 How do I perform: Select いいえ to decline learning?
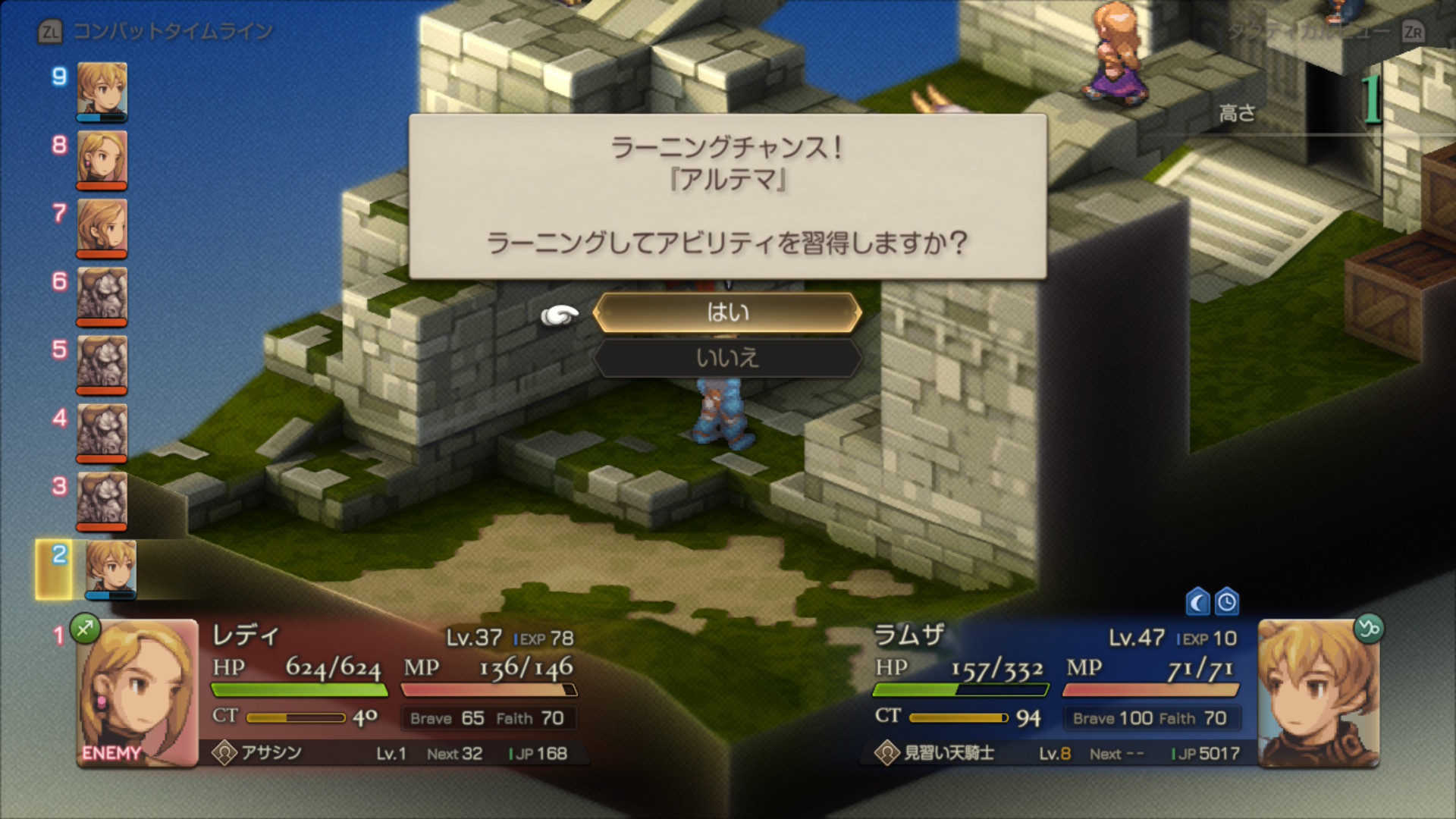click(727, 357)
